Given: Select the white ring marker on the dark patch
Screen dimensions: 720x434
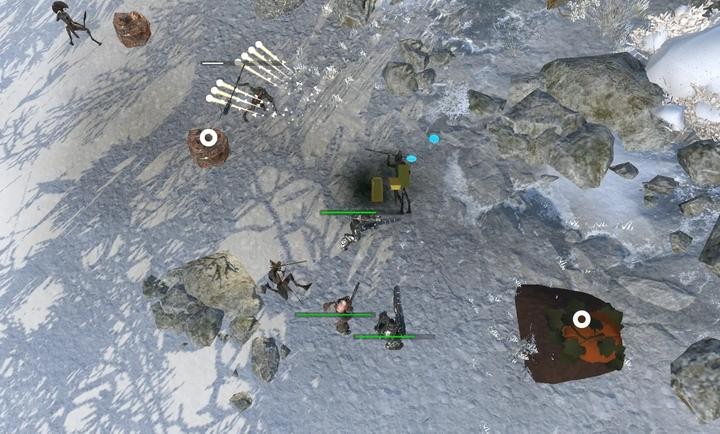Looking at the screenshot, I should coord(581,320).
